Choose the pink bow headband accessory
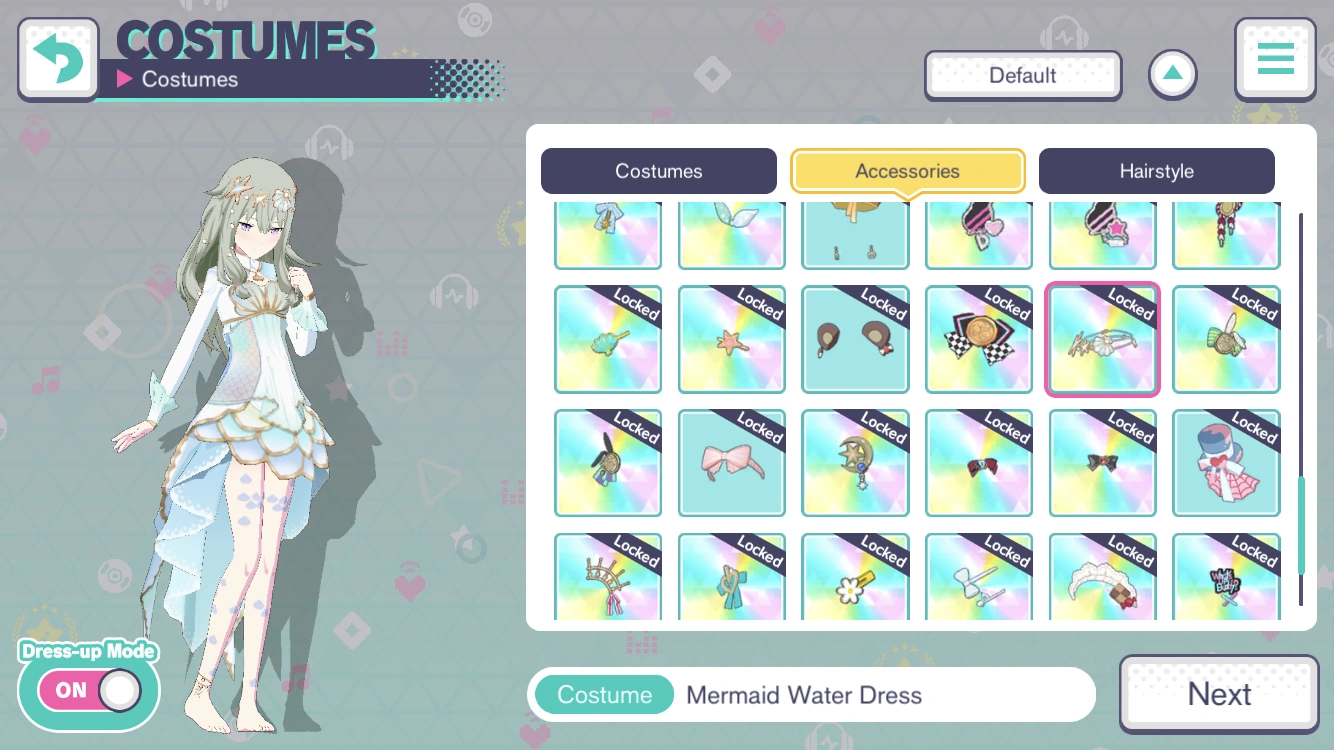 (732, 463)
